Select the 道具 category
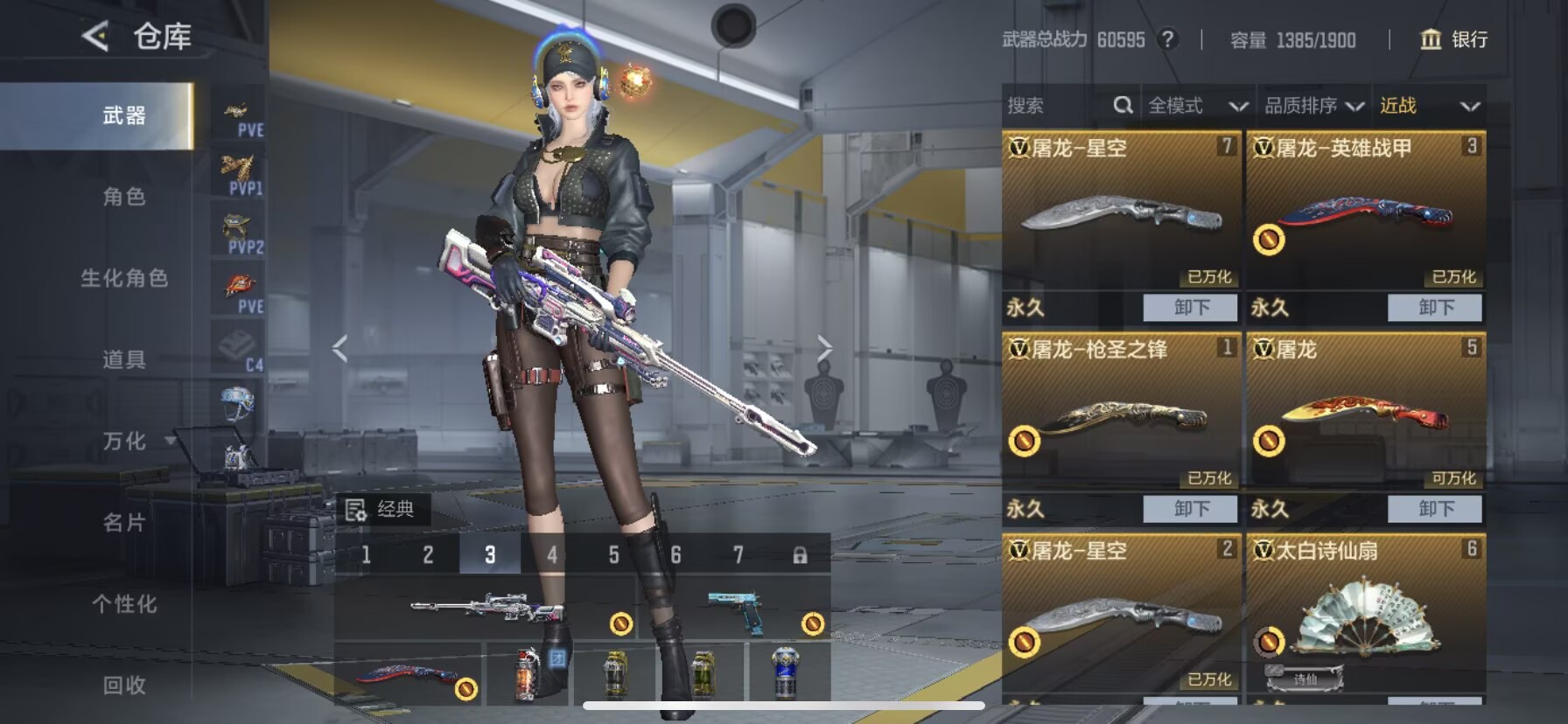The width and height of the screenshot is (1568, 724). (x=124, y=359)
